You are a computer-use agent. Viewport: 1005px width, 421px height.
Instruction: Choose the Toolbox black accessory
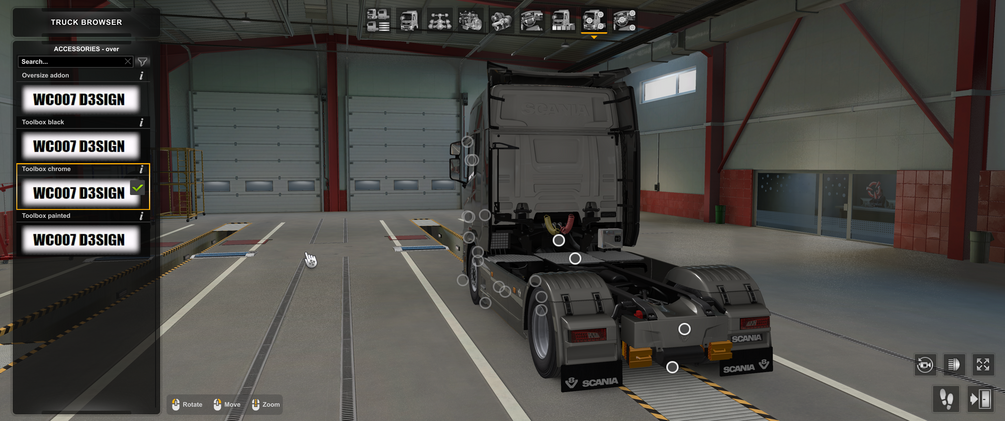[x=78, y=146]
